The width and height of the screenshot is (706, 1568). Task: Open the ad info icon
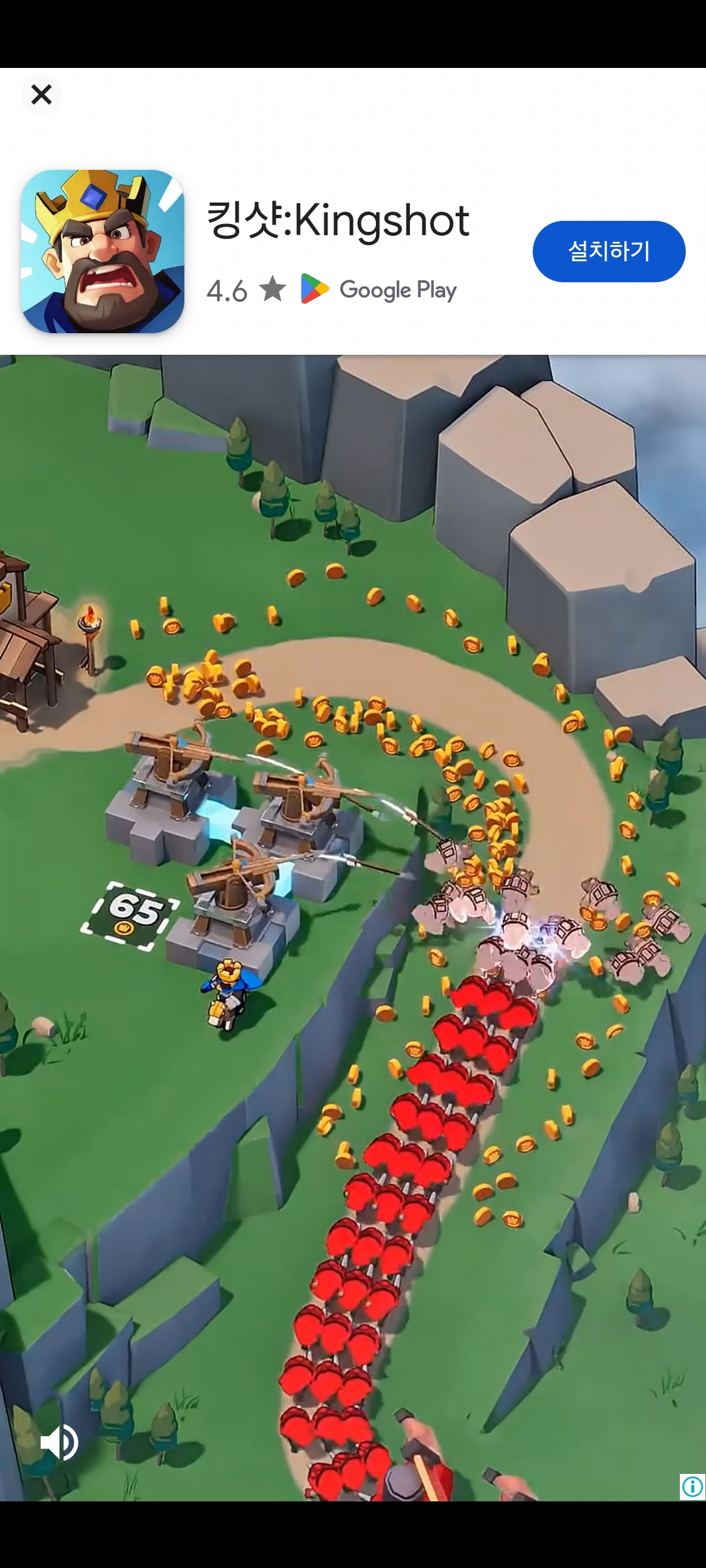coord(692,1487)
